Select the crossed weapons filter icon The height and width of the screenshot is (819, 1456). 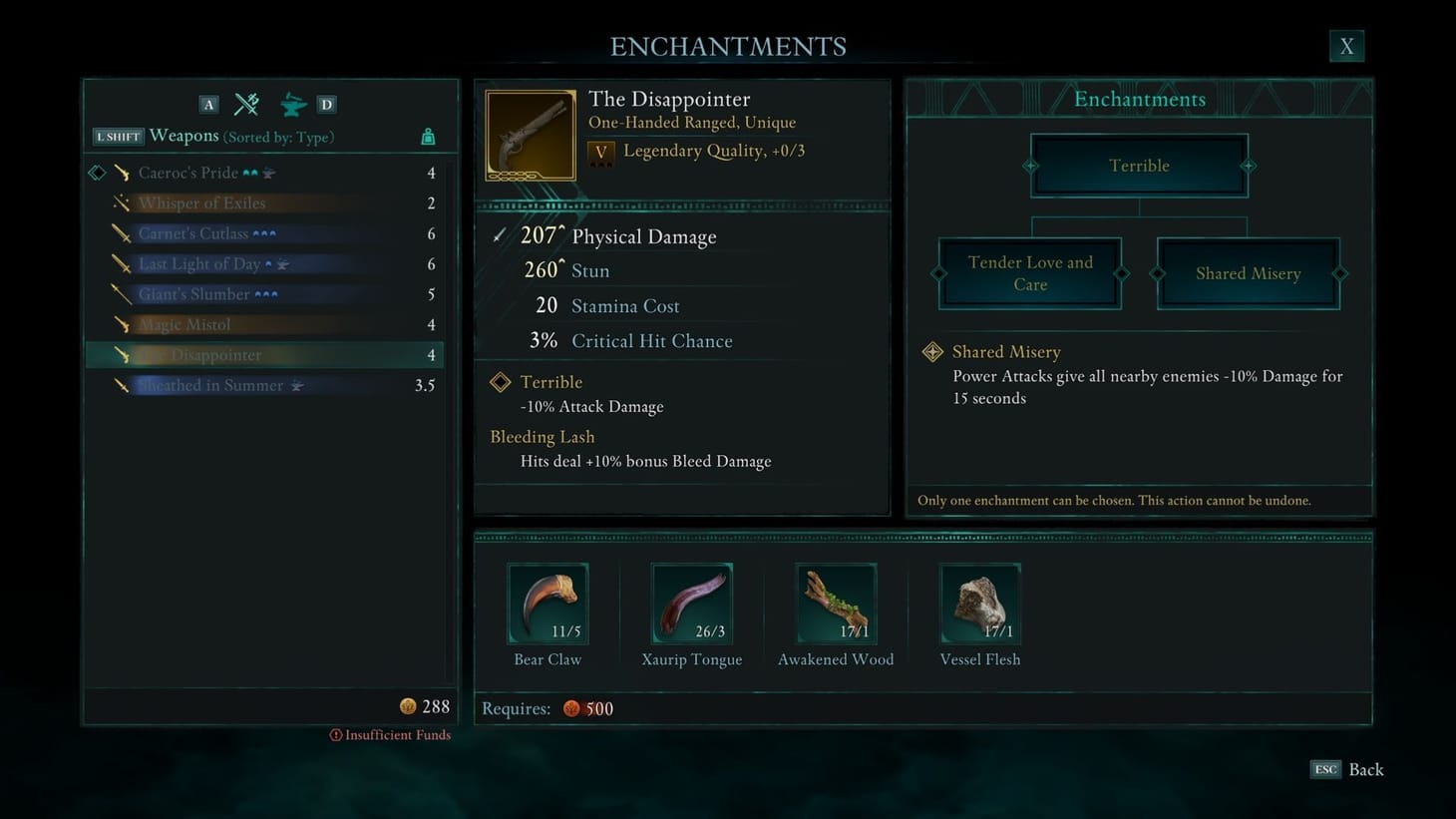pos(245,103)
